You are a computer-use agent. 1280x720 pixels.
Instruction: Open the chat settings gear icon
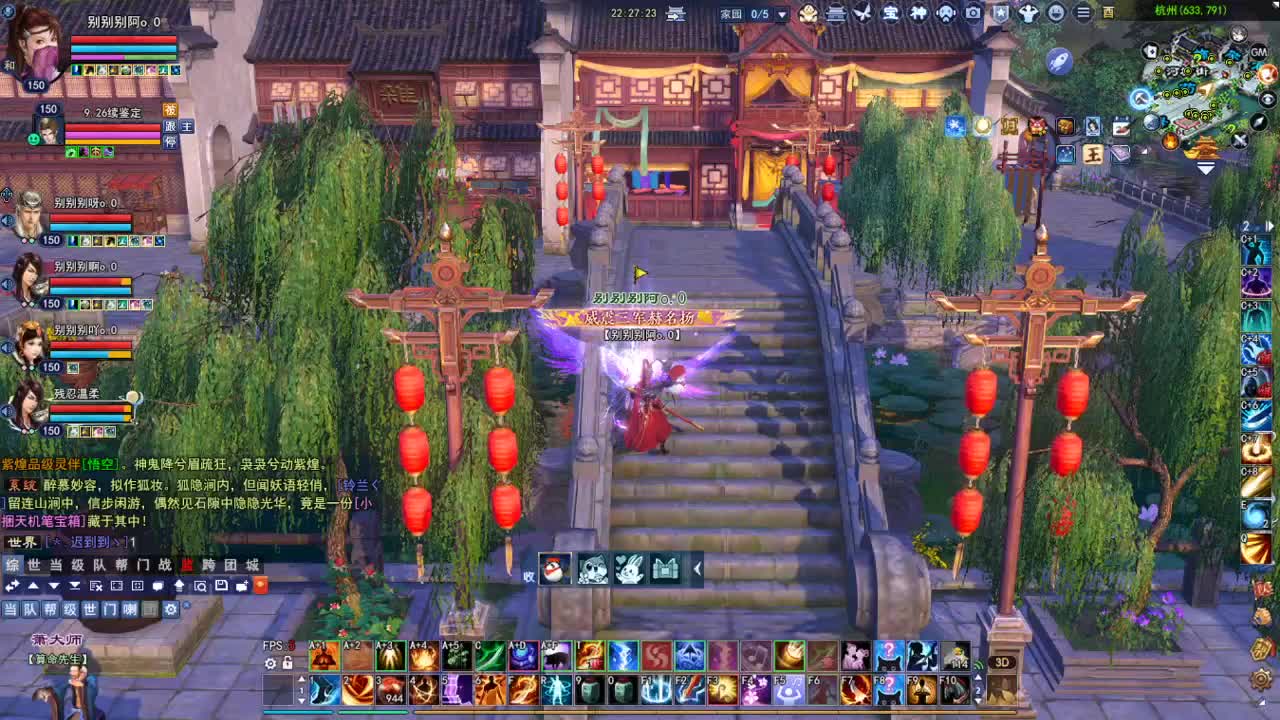click(x=171, y=610)
